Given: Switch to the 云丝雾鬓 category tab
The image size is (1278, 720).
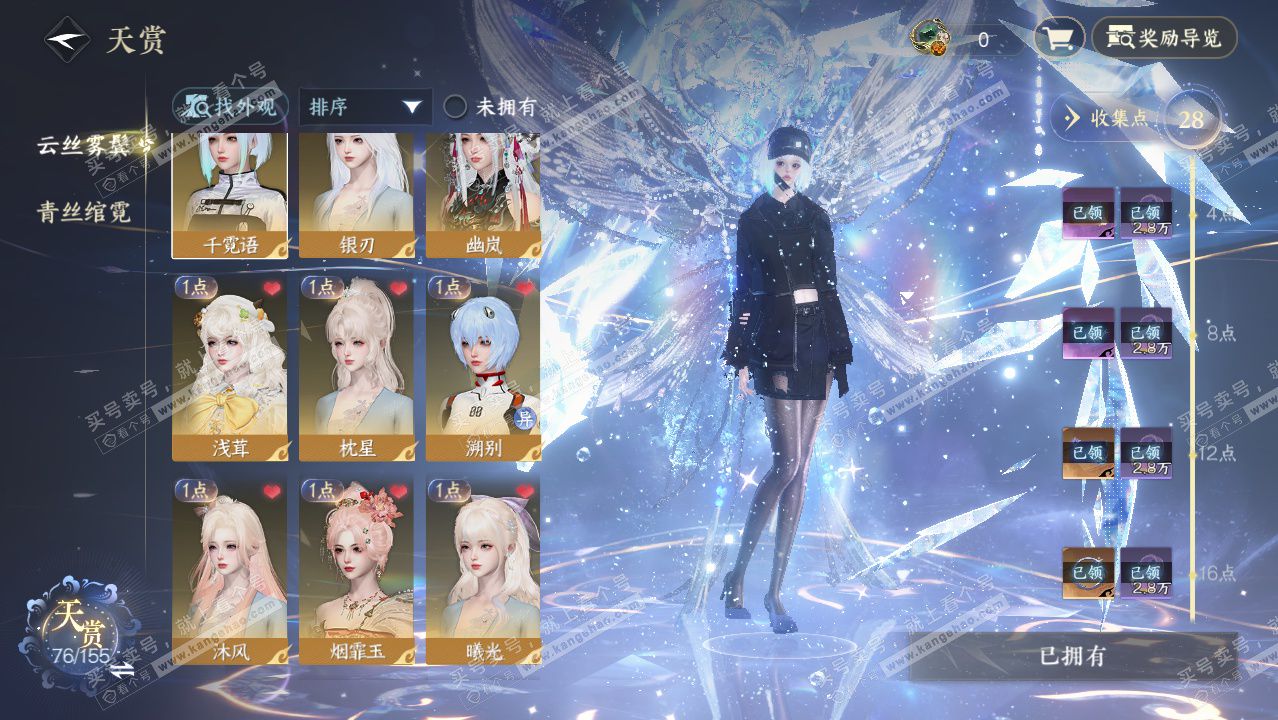Looking at the screenshot, I should 88,144.
